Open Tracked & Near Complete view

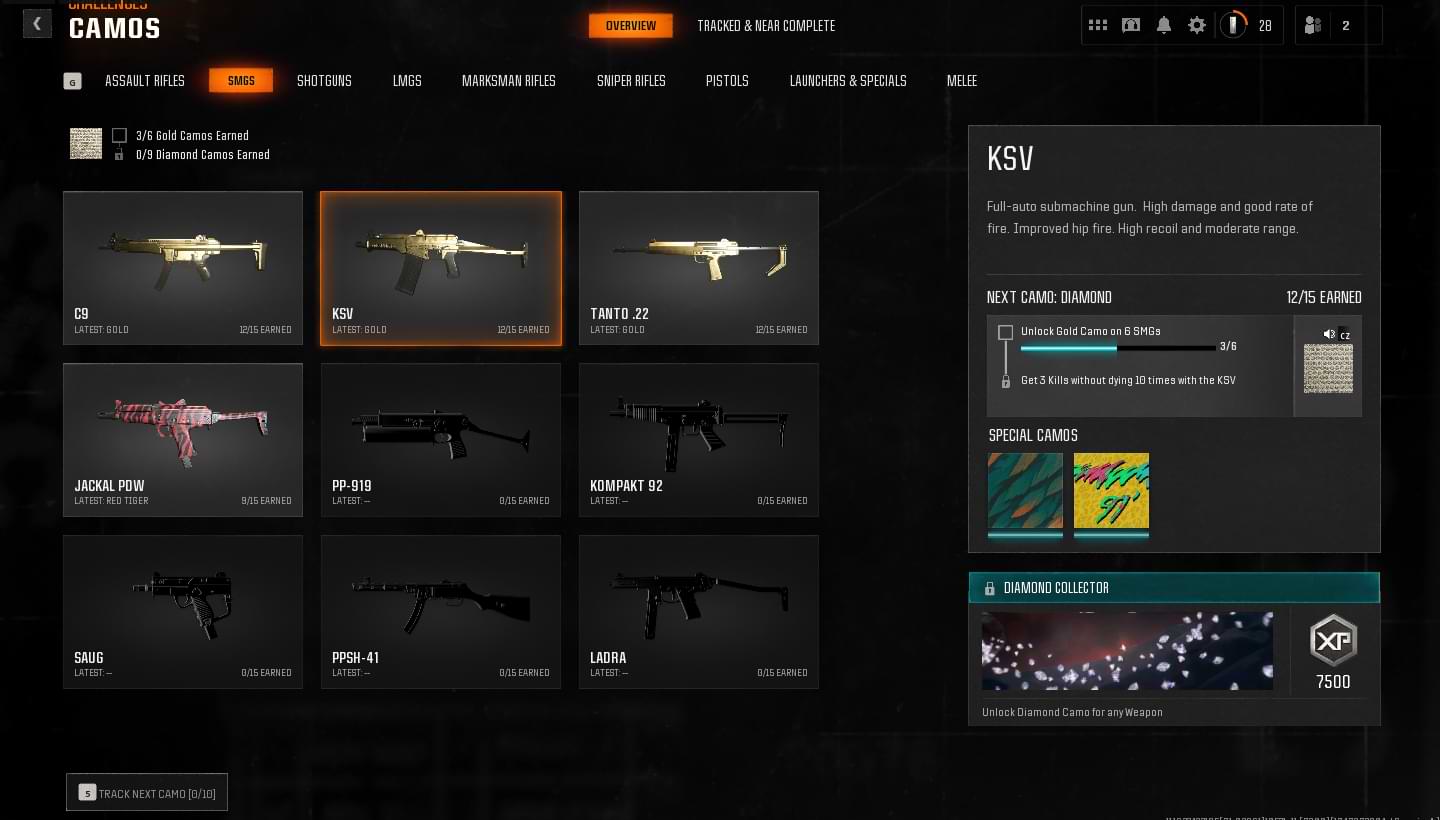tap(766, 26)
